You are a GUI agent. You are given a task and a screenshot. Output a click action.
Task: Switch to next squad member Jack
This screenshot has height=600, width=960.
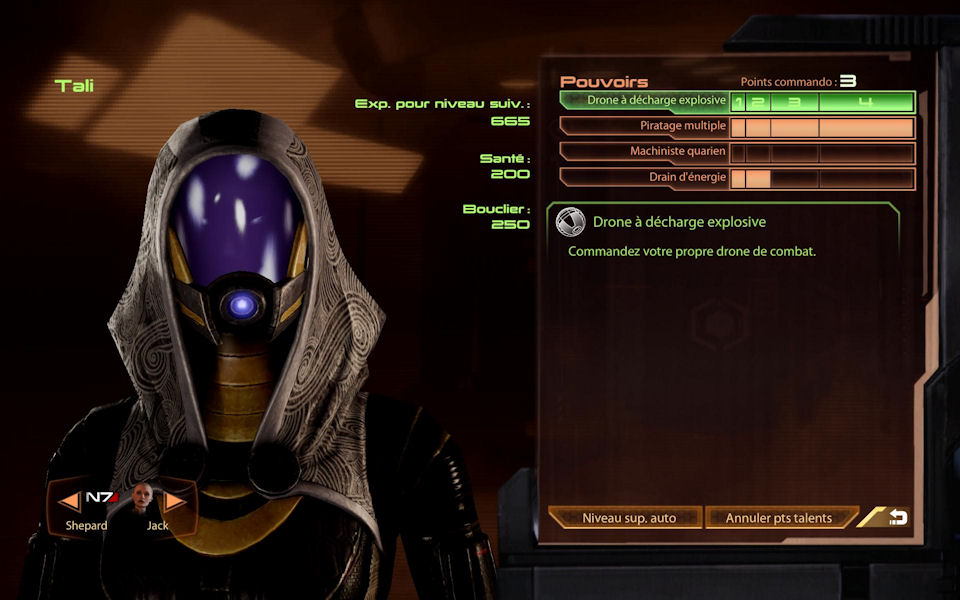point(175,499)
